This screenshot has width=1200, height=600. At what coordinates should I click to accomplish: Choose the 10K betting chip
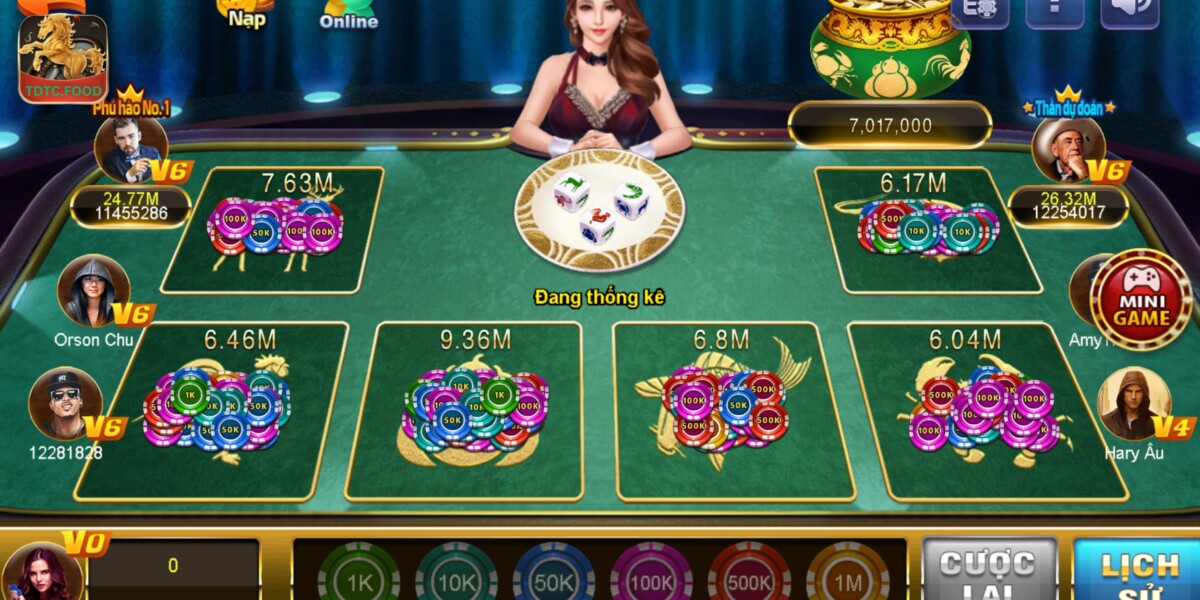[456, 577]
